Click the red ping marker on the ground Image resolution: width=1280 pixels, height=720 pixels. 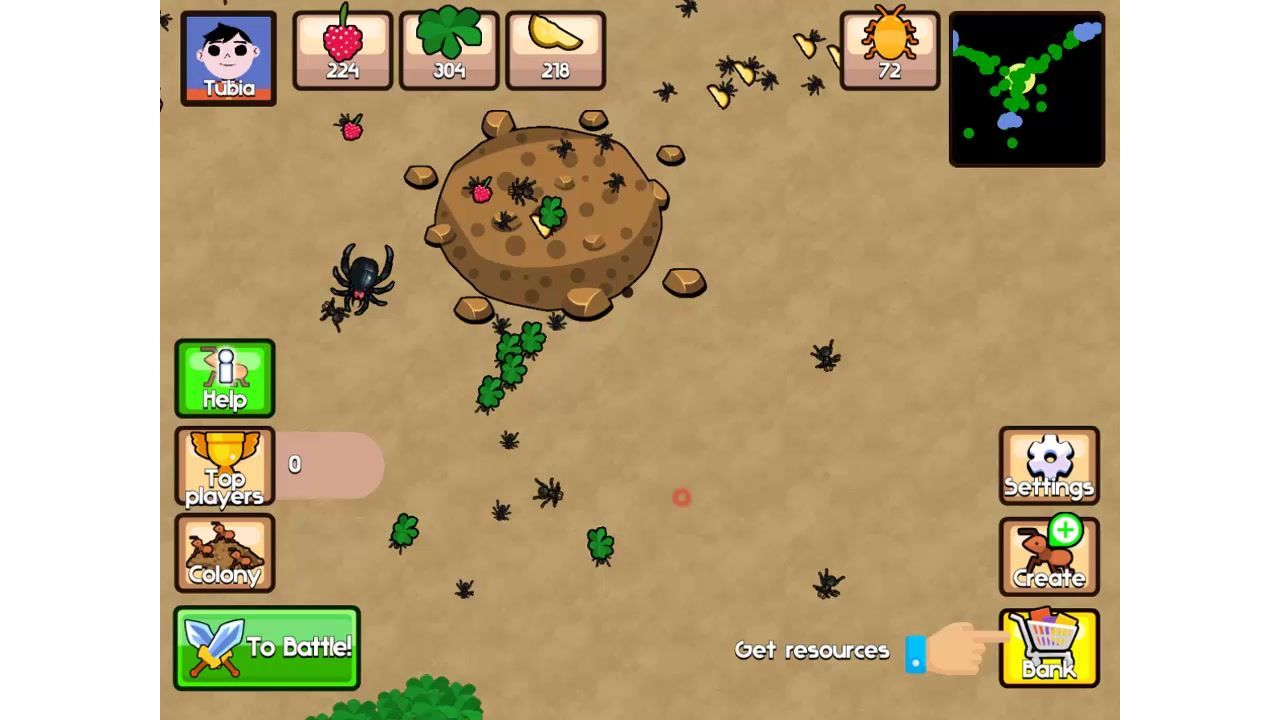pos(681,498)
